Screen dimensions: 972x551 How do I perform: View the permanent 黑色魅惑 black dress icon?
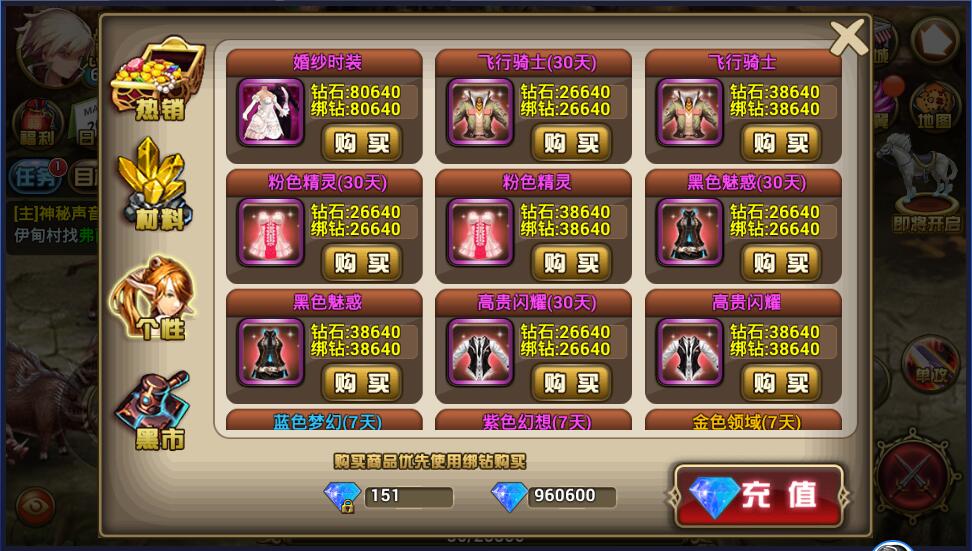[x=271, y=352]
